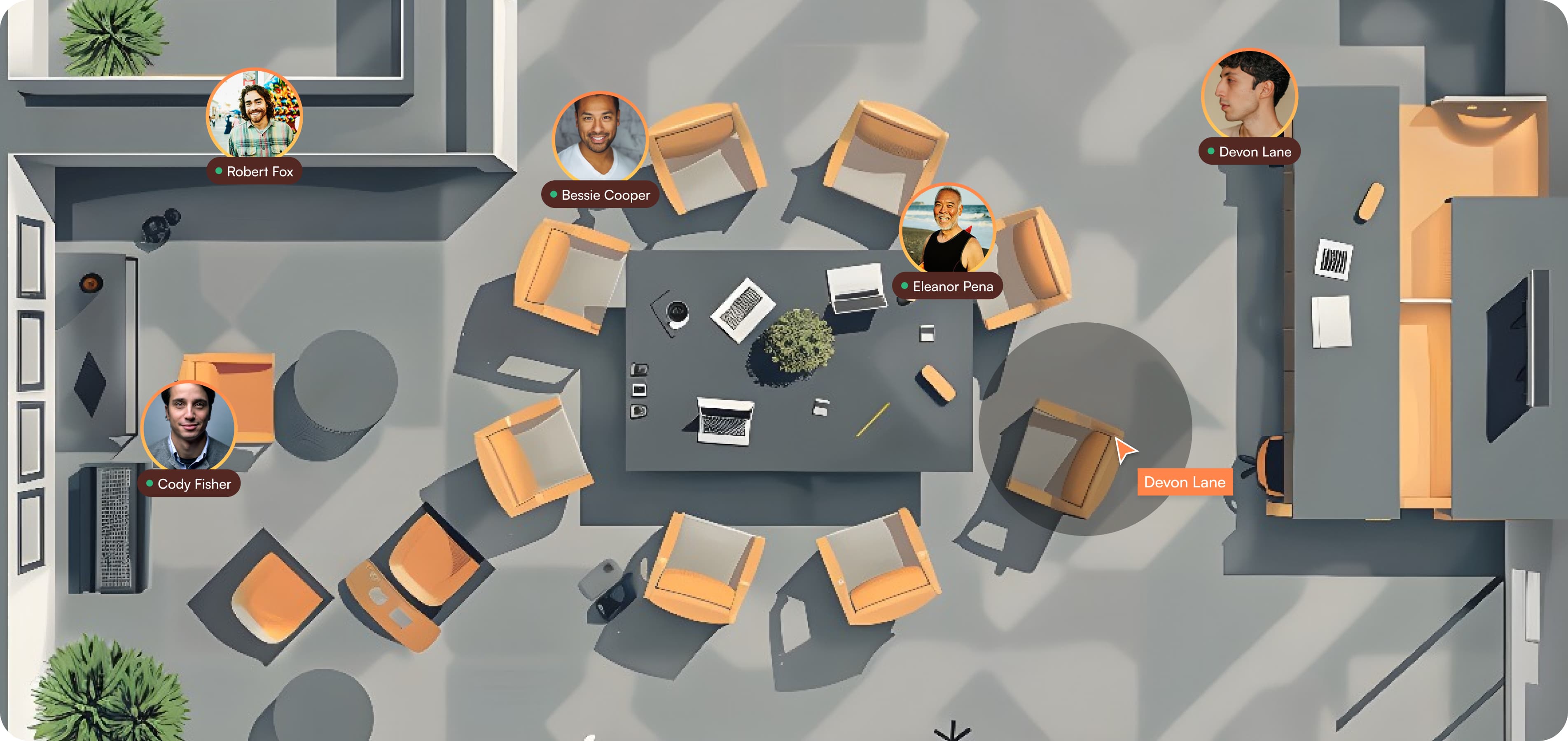Click the Eleanor Pena name badge
The height and width of the screenshot is (741, 1568).
click(x=949, y=286)
